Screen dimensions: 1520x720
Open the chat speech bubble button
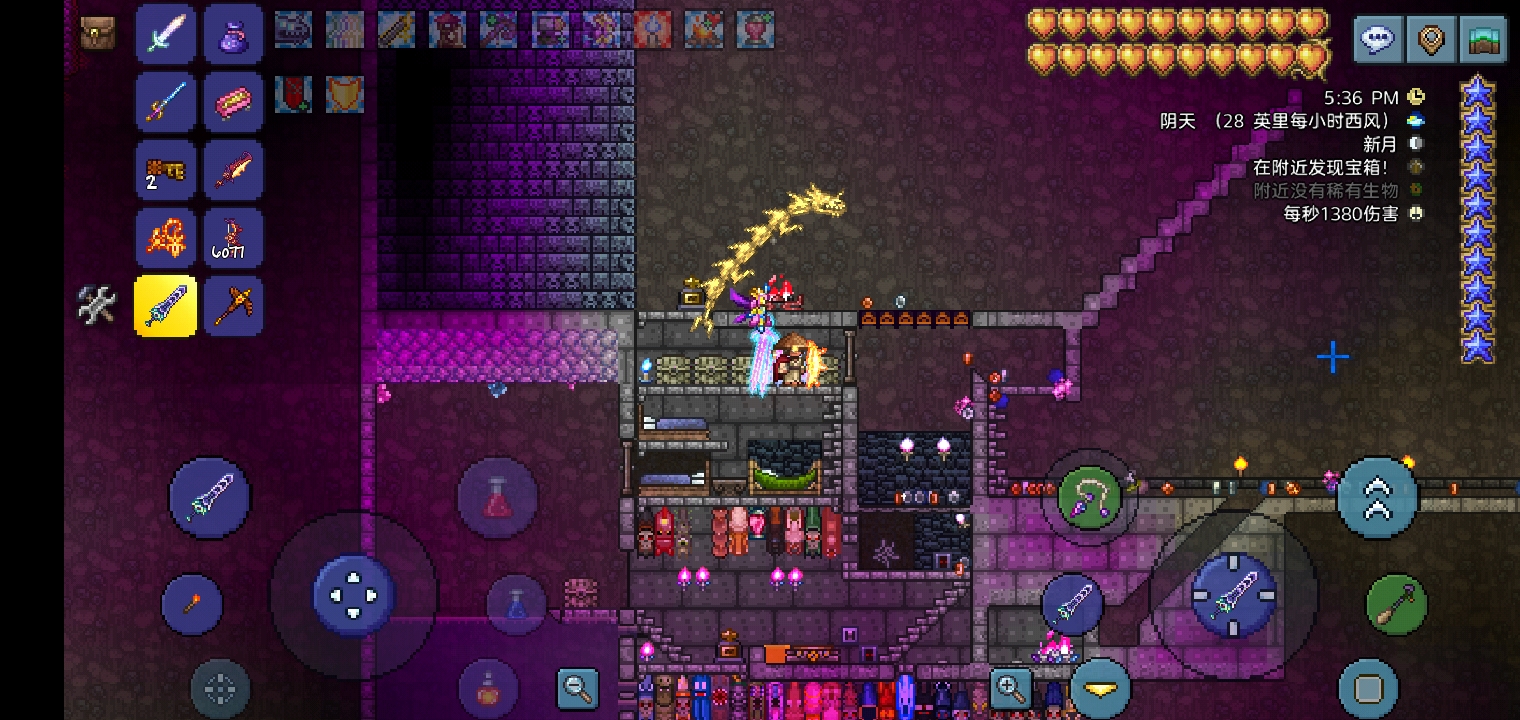click(x=1378, y=40)
